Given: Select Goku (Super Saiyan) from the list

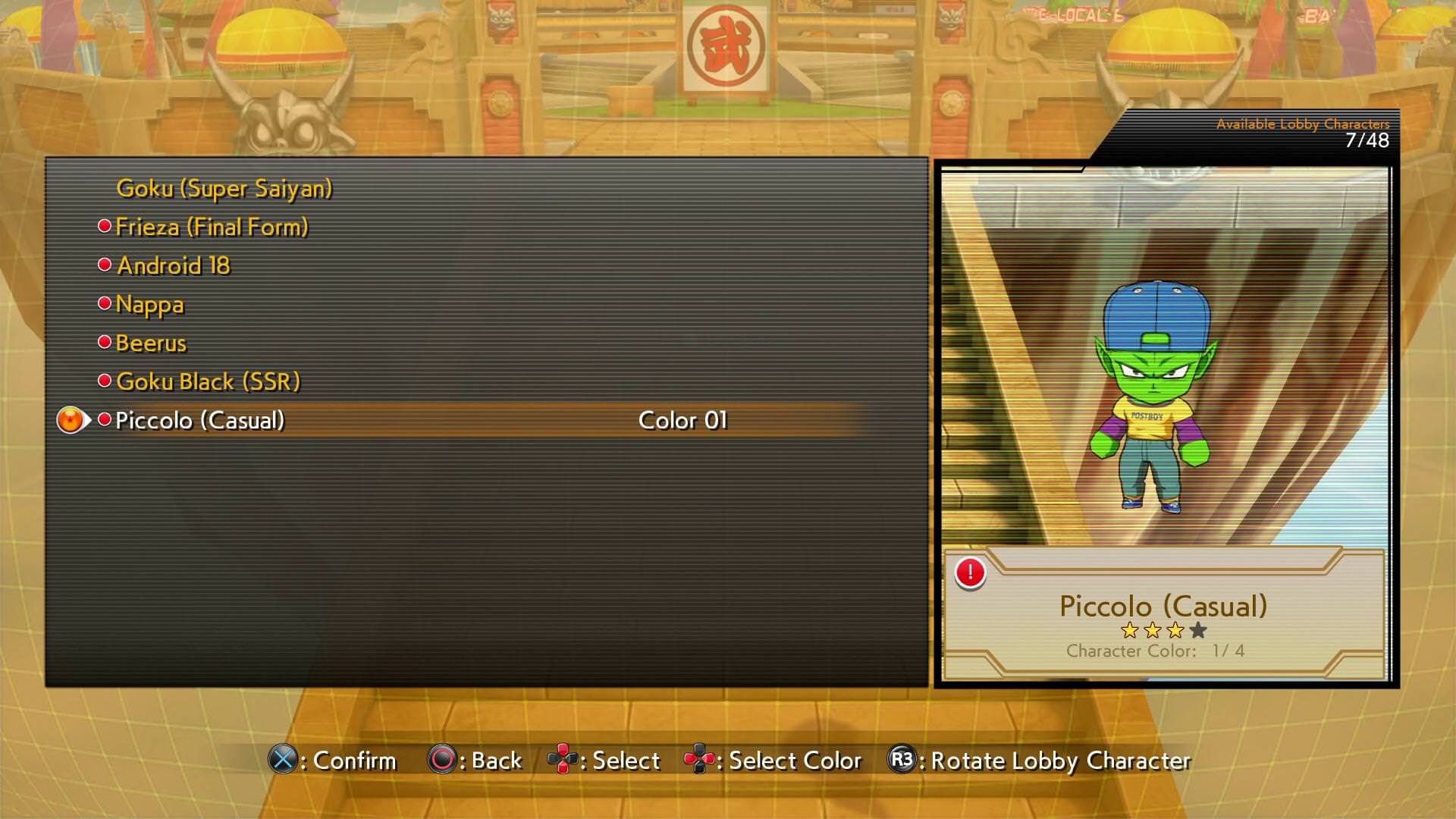Looking at the screenshot, I should pos(224,188).
